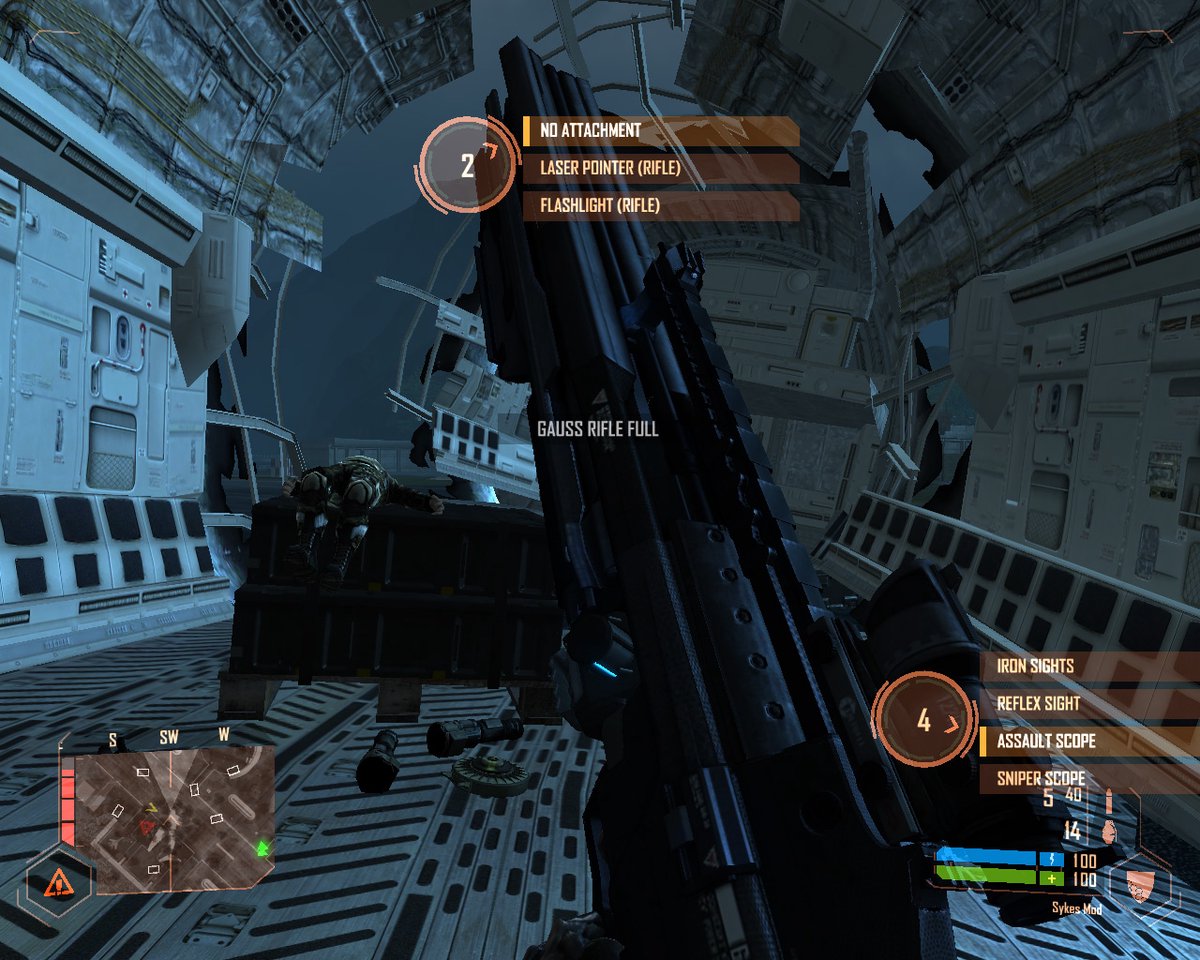Click the circular slot 2 attachment dial

[469, 165]
